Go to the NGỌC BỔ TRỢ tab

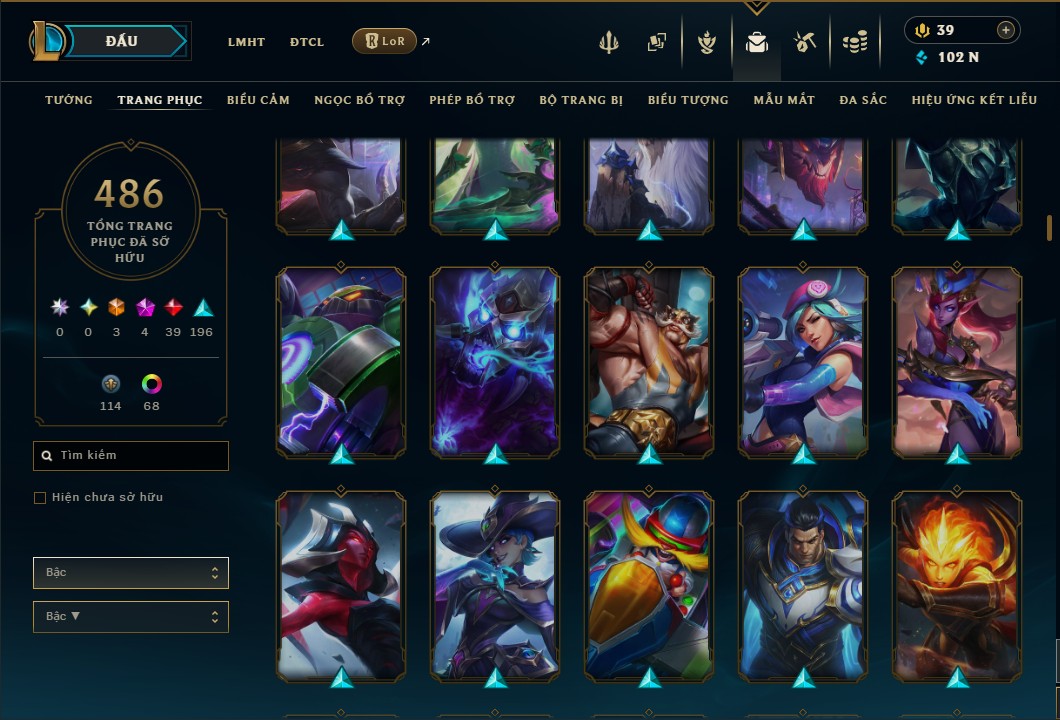359,100
